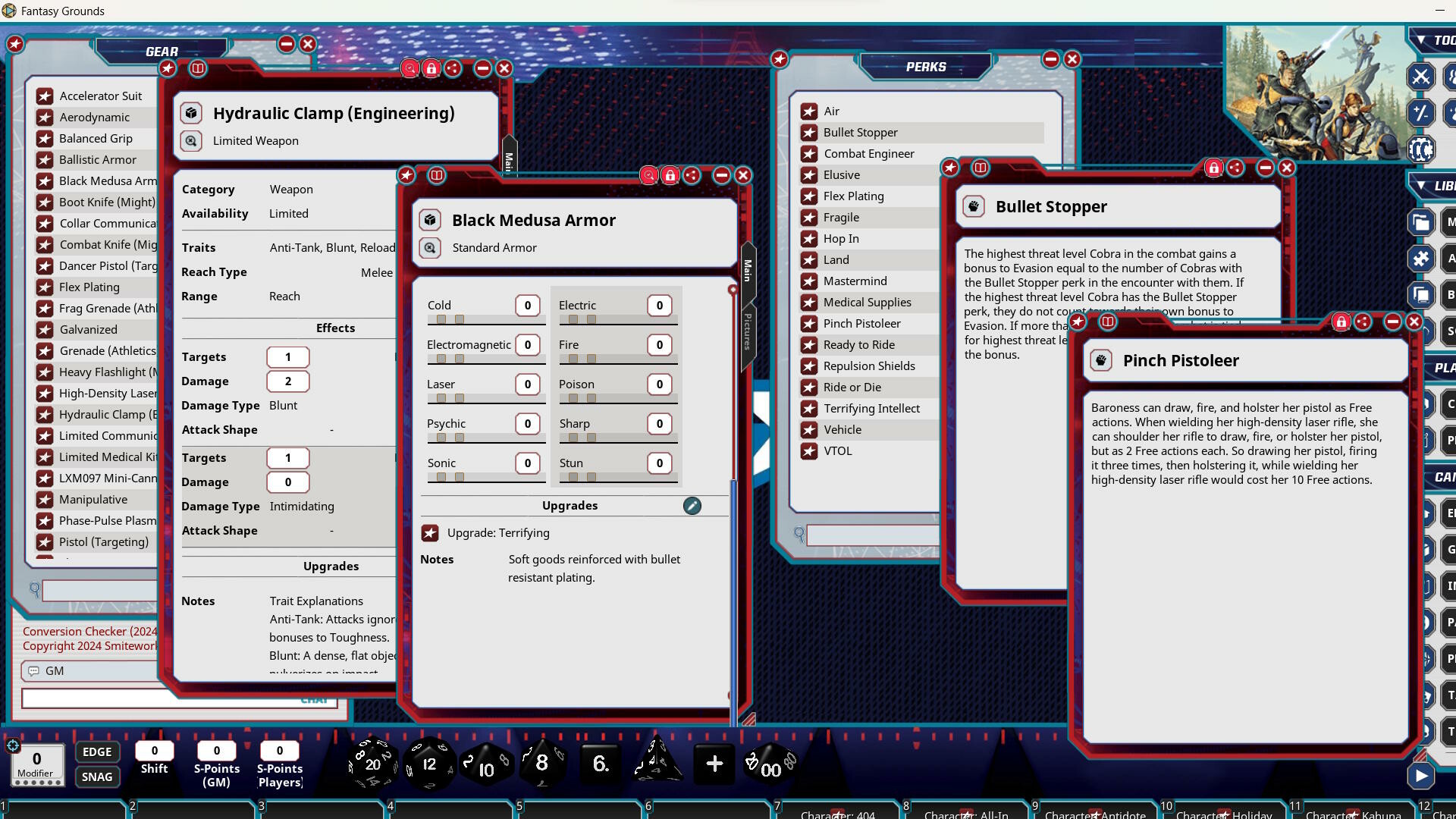The width and height of the screenshot is (1456, 819).
Task: Enable SNAG mode
Action: (x=97, y=777)
